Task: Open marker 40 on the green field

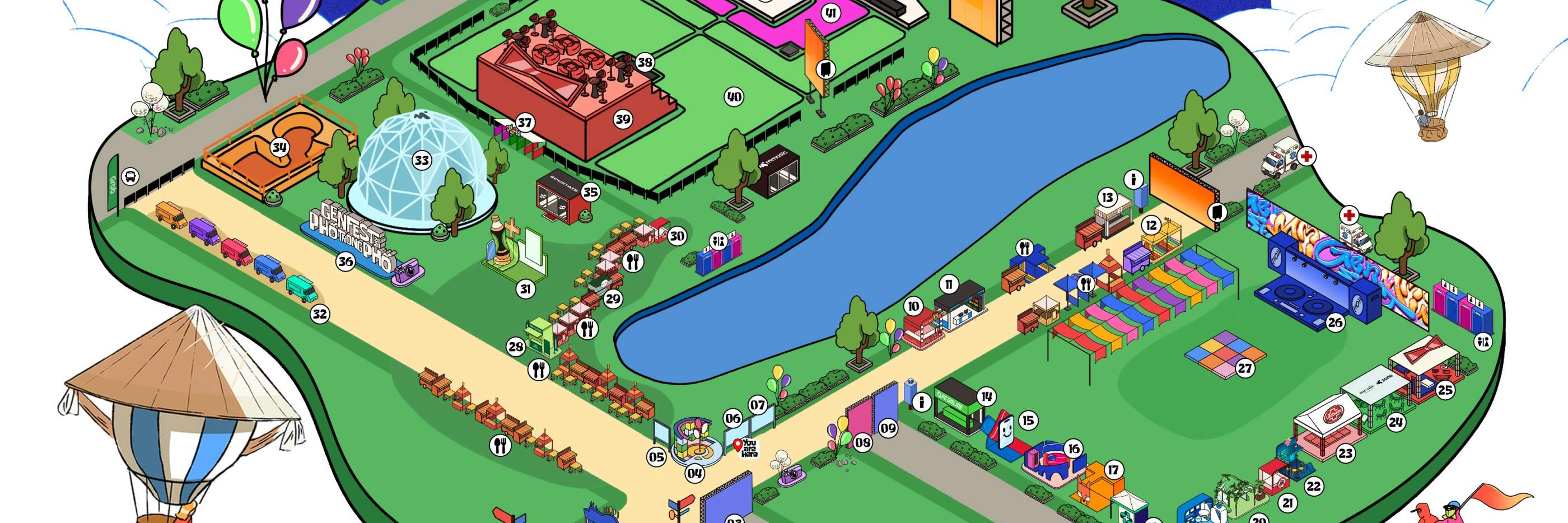Action: point(734,97)
